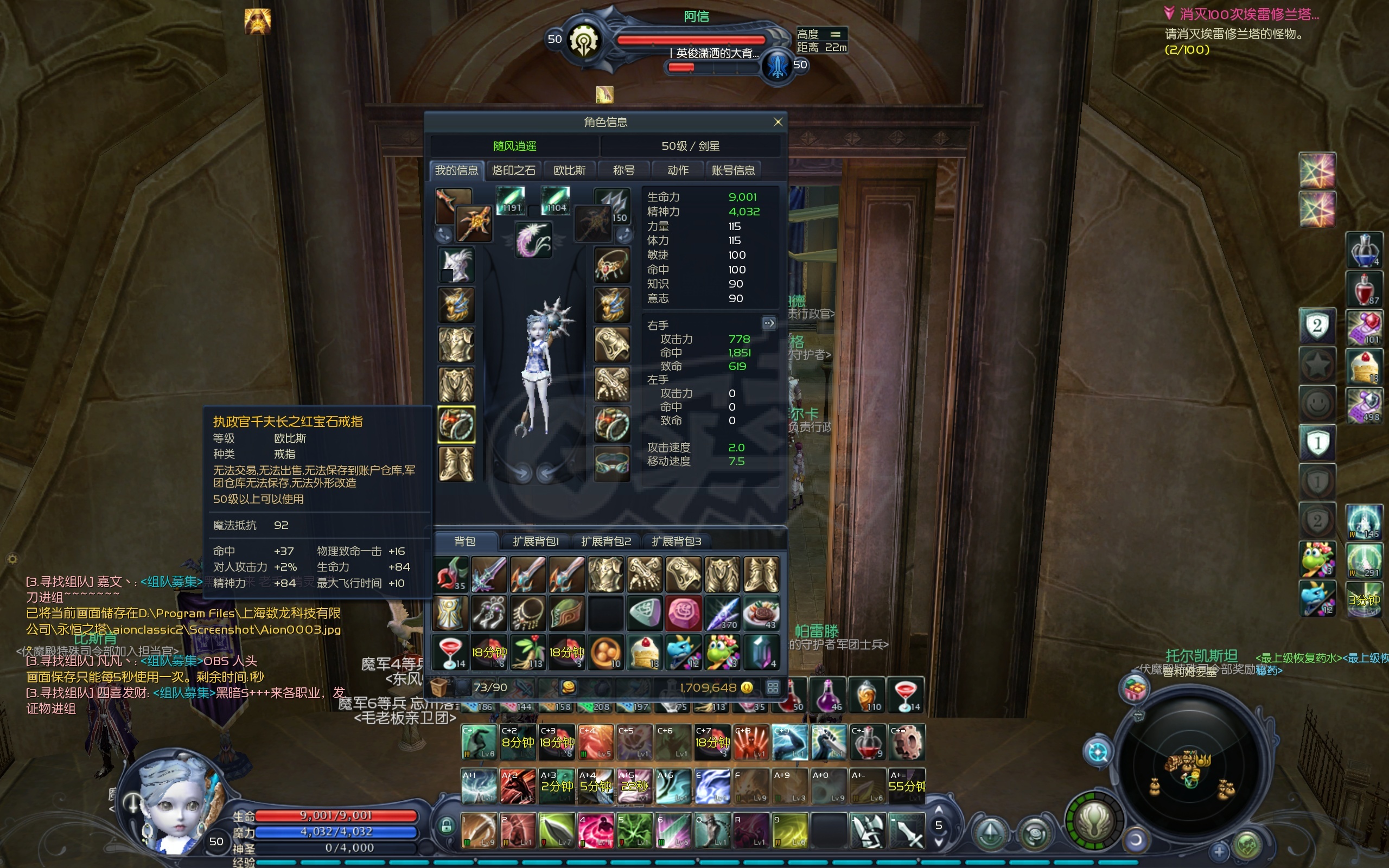Close the 角色信息 character window
This screenshot has height=868, width=1389.
point(778,122)
